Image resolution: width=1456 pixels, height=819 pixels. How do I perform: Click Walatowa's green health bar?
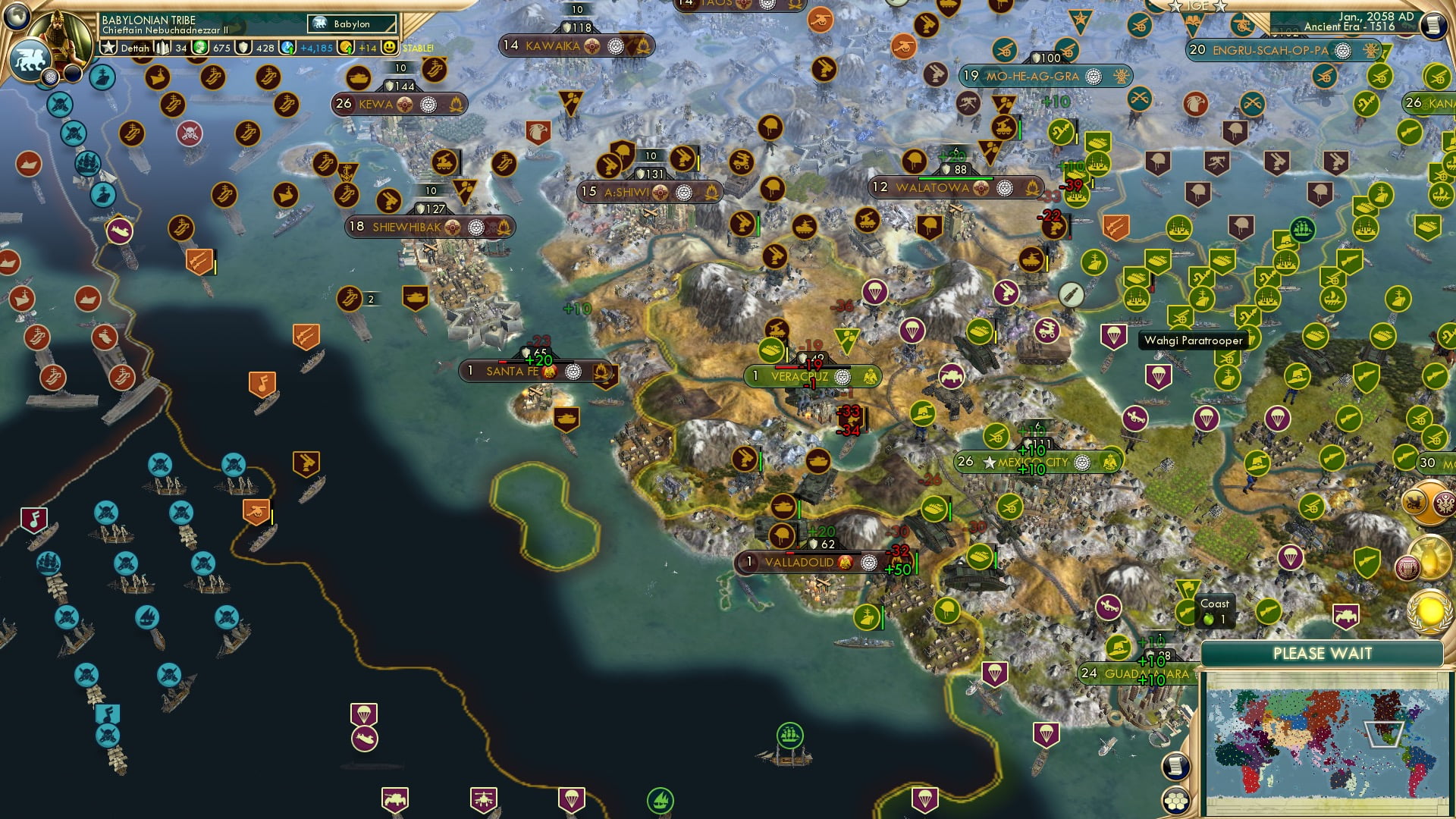(x=956, y=178)
